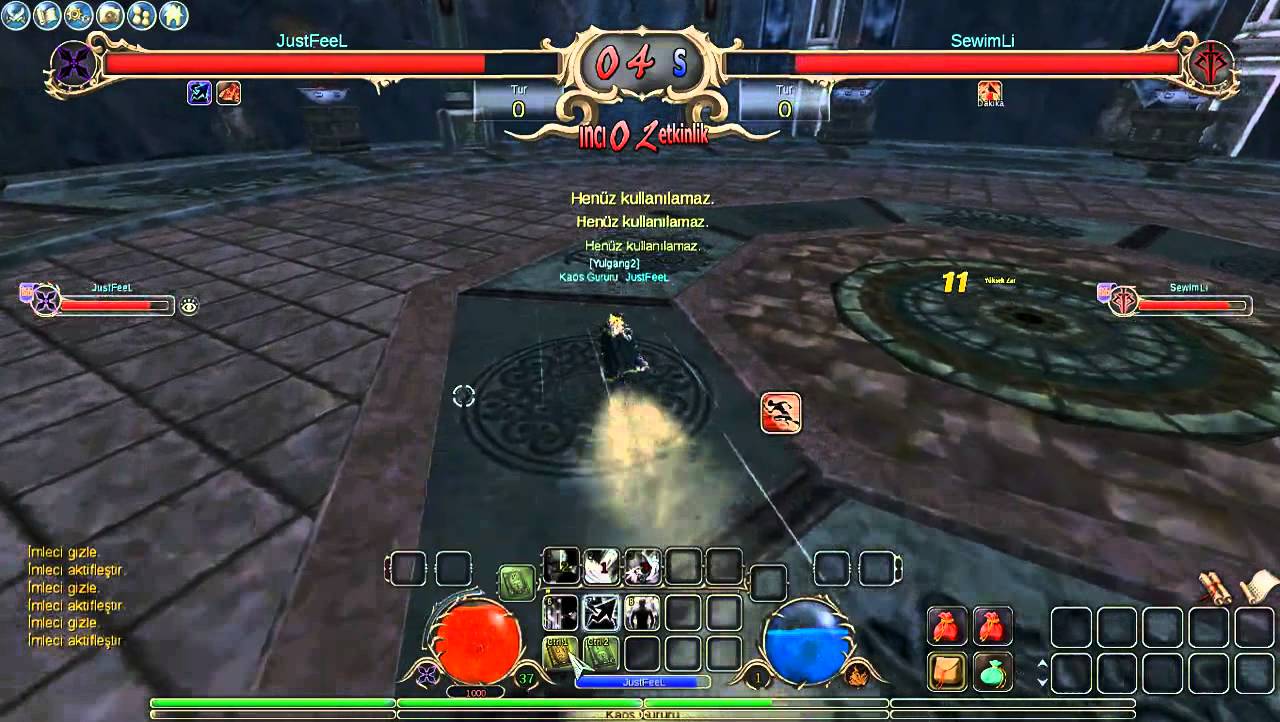Image resolution: width=1280 pixels, height=722 pixels.
Task: Select the tan envelope bag slot
Action: click(946, 671)
